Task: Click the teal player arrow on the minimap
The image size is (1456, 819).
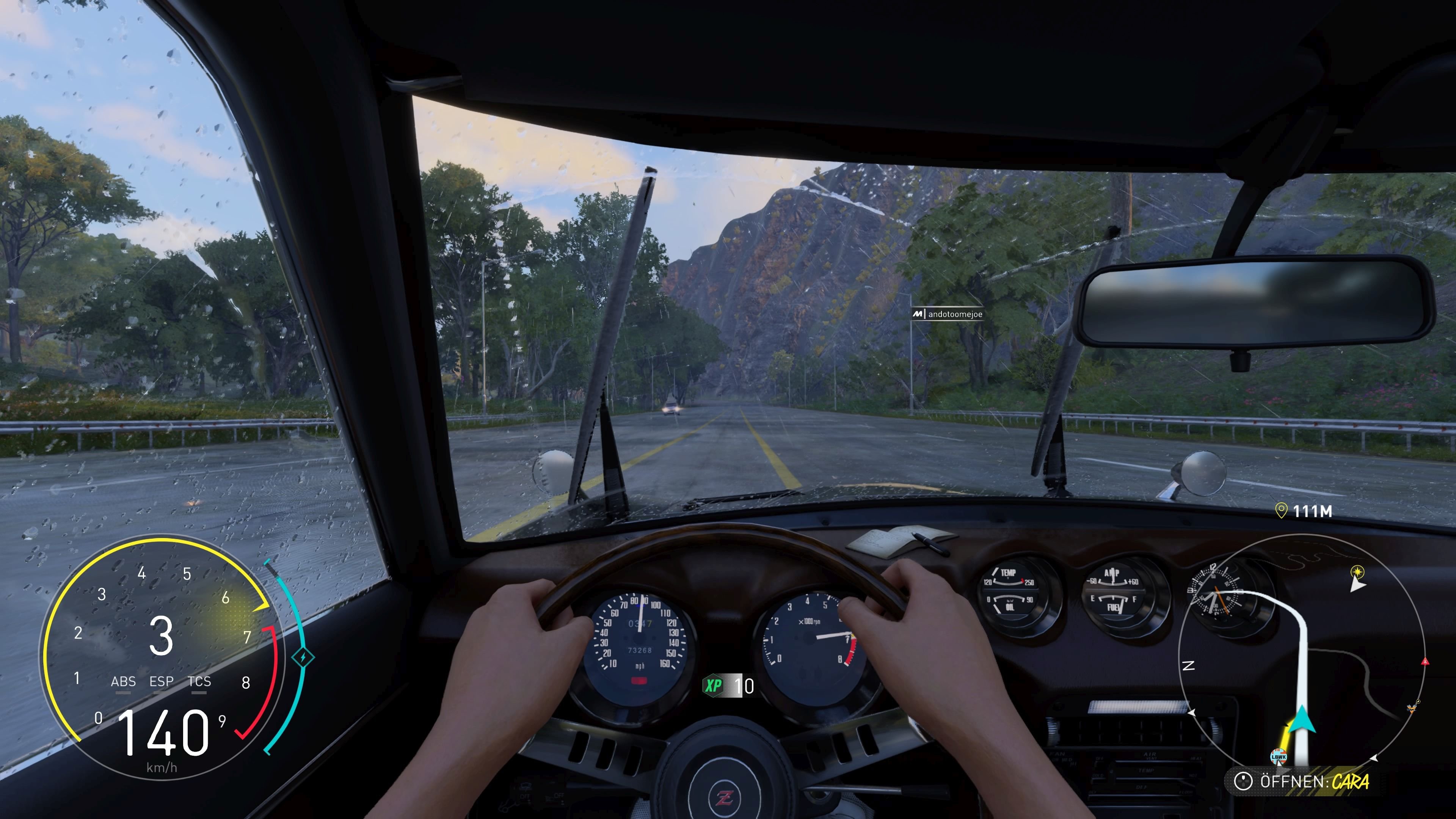Action: click(1302, 719)
